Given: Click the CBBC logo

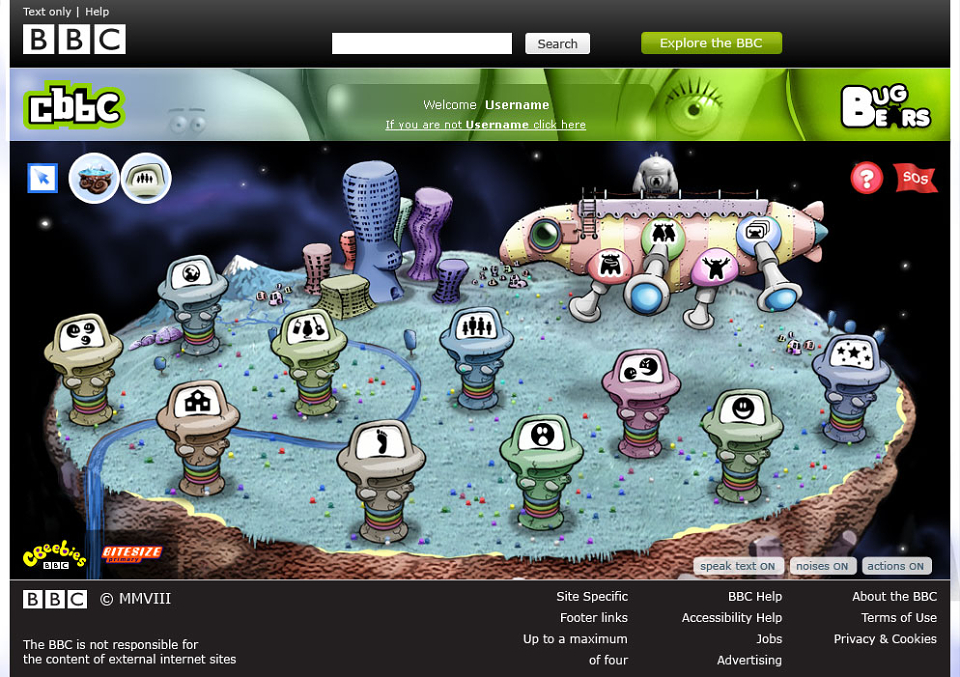Looking at the screenshot, I should coord(73,106).
